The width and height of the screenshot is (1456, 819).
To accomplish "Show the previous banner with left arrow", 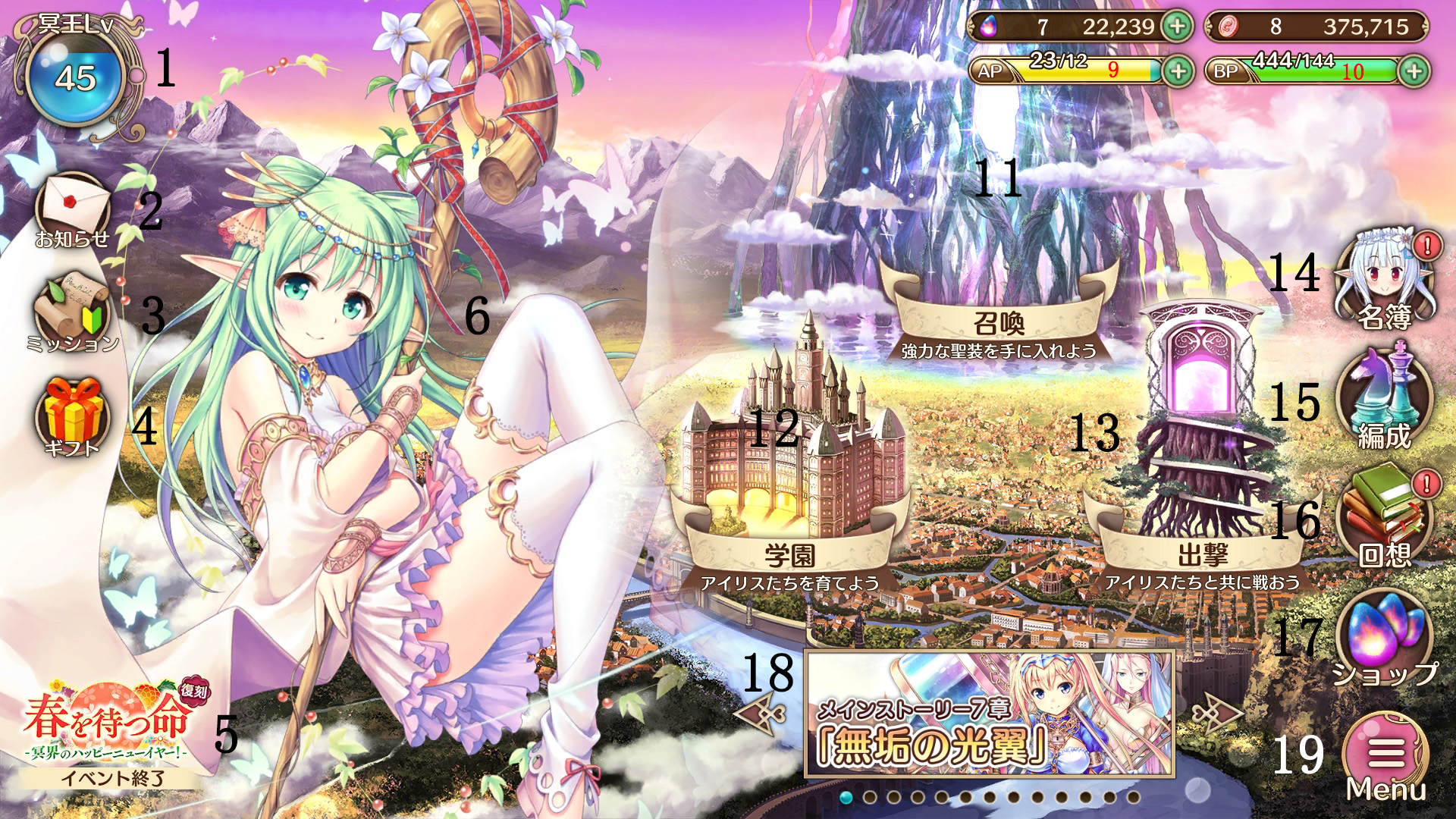I will point(761,714).
